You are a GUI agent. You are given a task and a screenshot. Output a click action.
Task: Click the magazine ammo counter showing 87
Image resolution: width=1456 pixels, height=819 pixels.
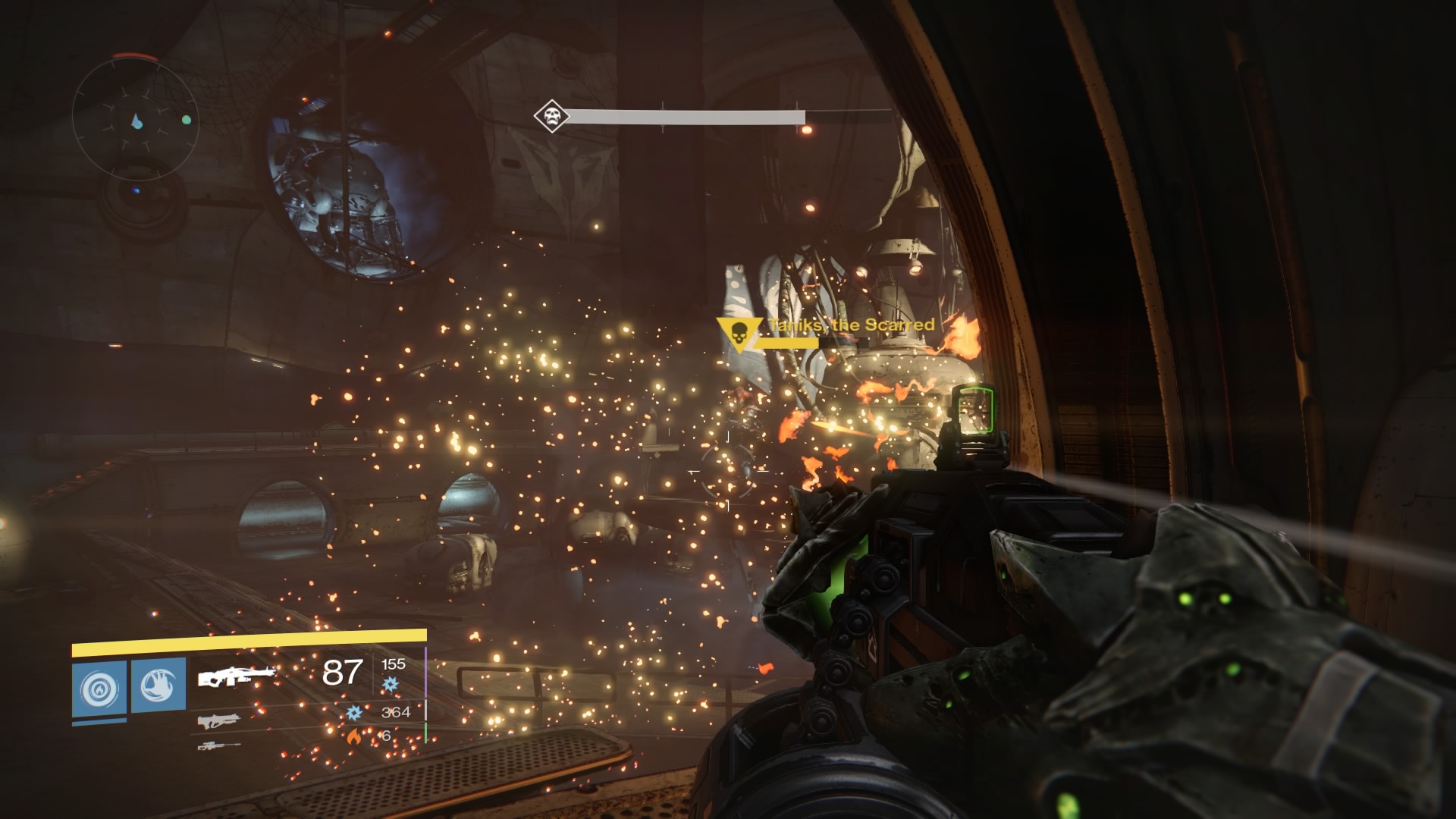[343, 672]
